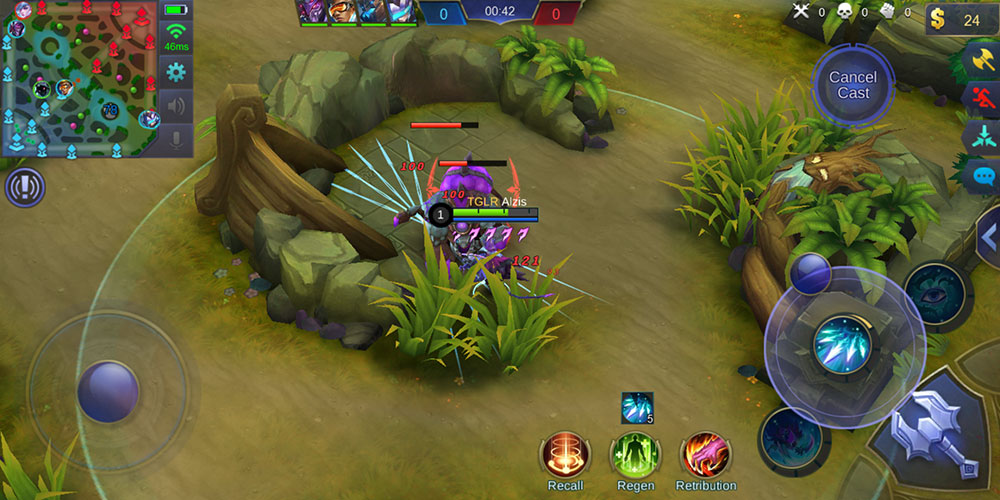Image resolution: width=1000 pixels, height=500 pixels.
Task: Open settings via the gear icon
Action: (x=176, y=71)
